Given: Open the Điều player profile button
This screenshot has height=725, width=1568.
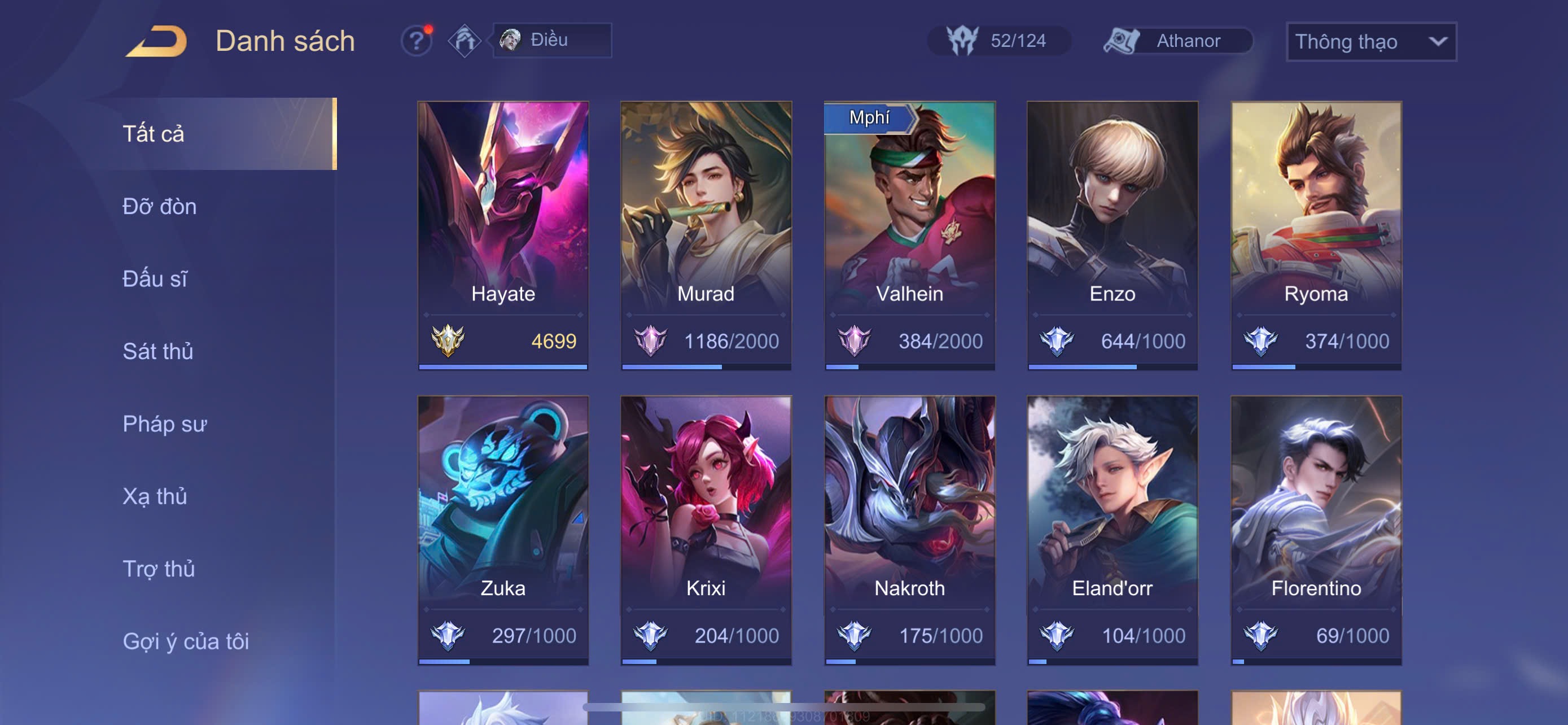Looking at the screenshot, I should tap(551, 40).
